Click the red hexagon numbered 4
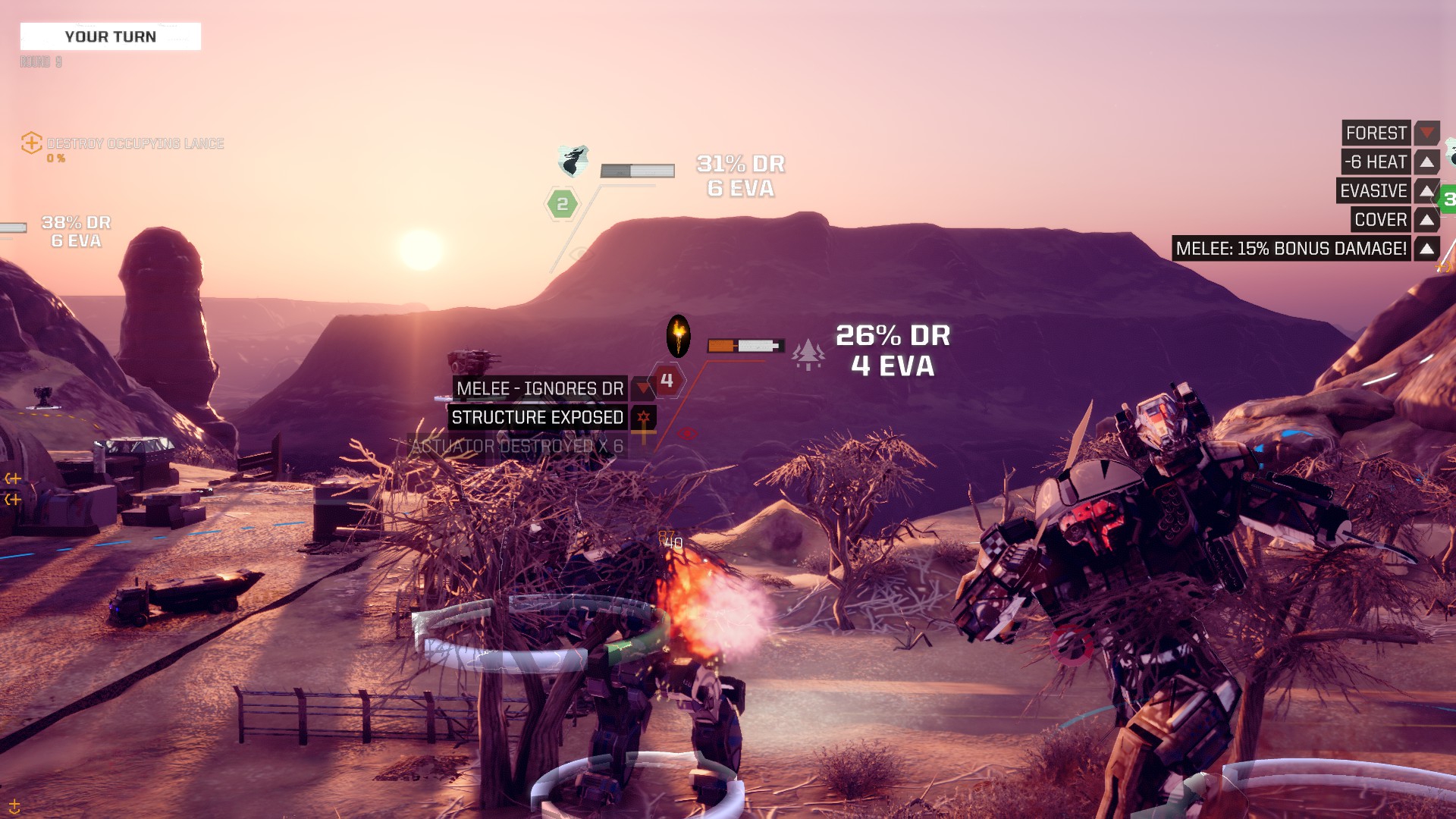This screenshot has height=819, width=1456. [x=667, y=381]
